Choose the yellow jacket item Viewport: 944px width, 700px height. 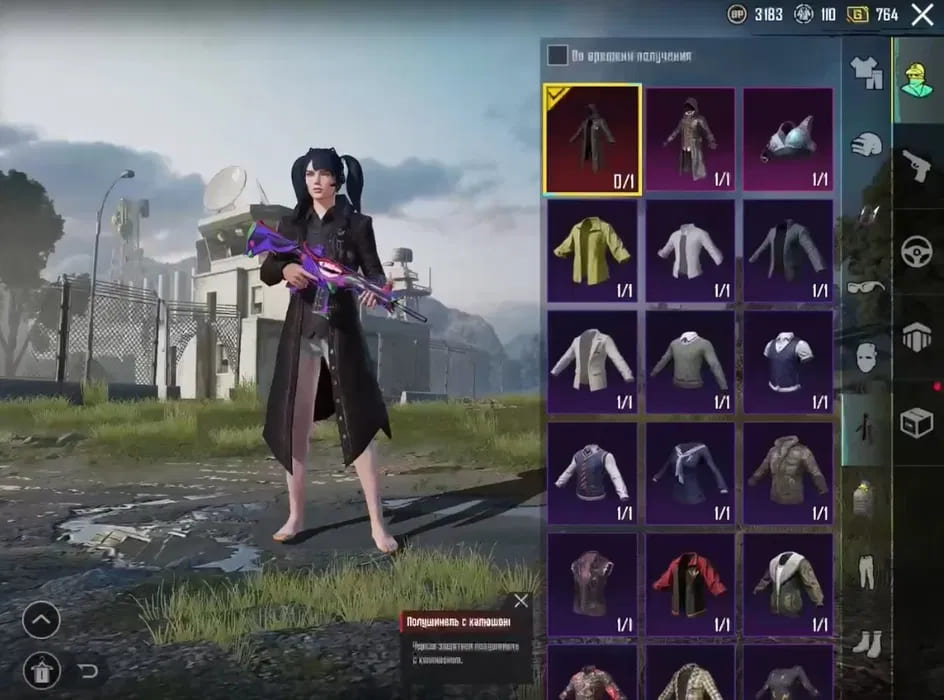[593, 250]
